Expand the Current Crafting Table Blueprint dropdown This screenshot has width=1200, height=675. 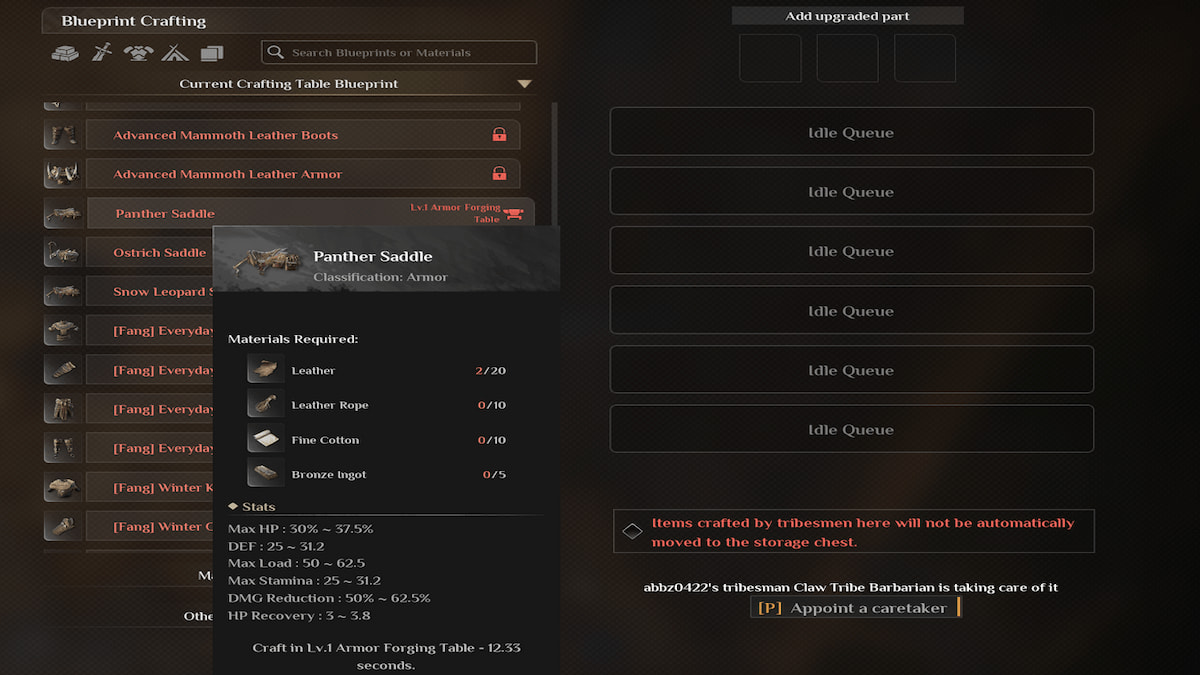(x=524, y=84)
